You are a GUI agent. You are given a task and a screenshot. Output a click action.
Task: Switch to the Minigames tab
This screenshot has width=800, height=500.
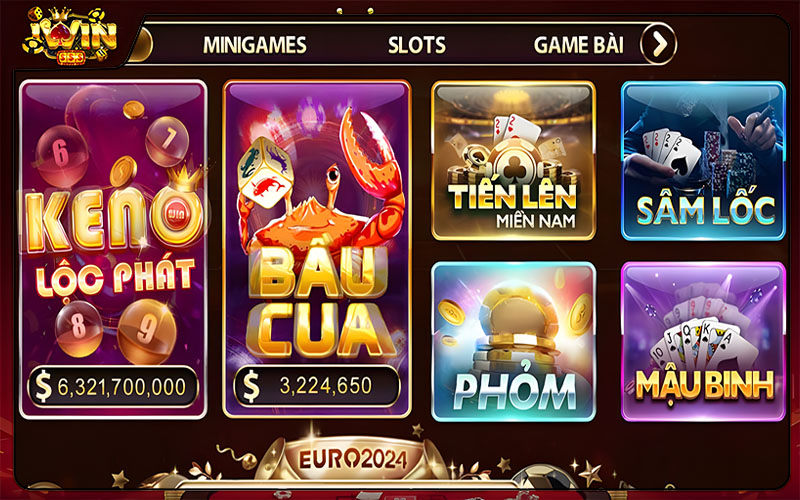coord(254,45)
